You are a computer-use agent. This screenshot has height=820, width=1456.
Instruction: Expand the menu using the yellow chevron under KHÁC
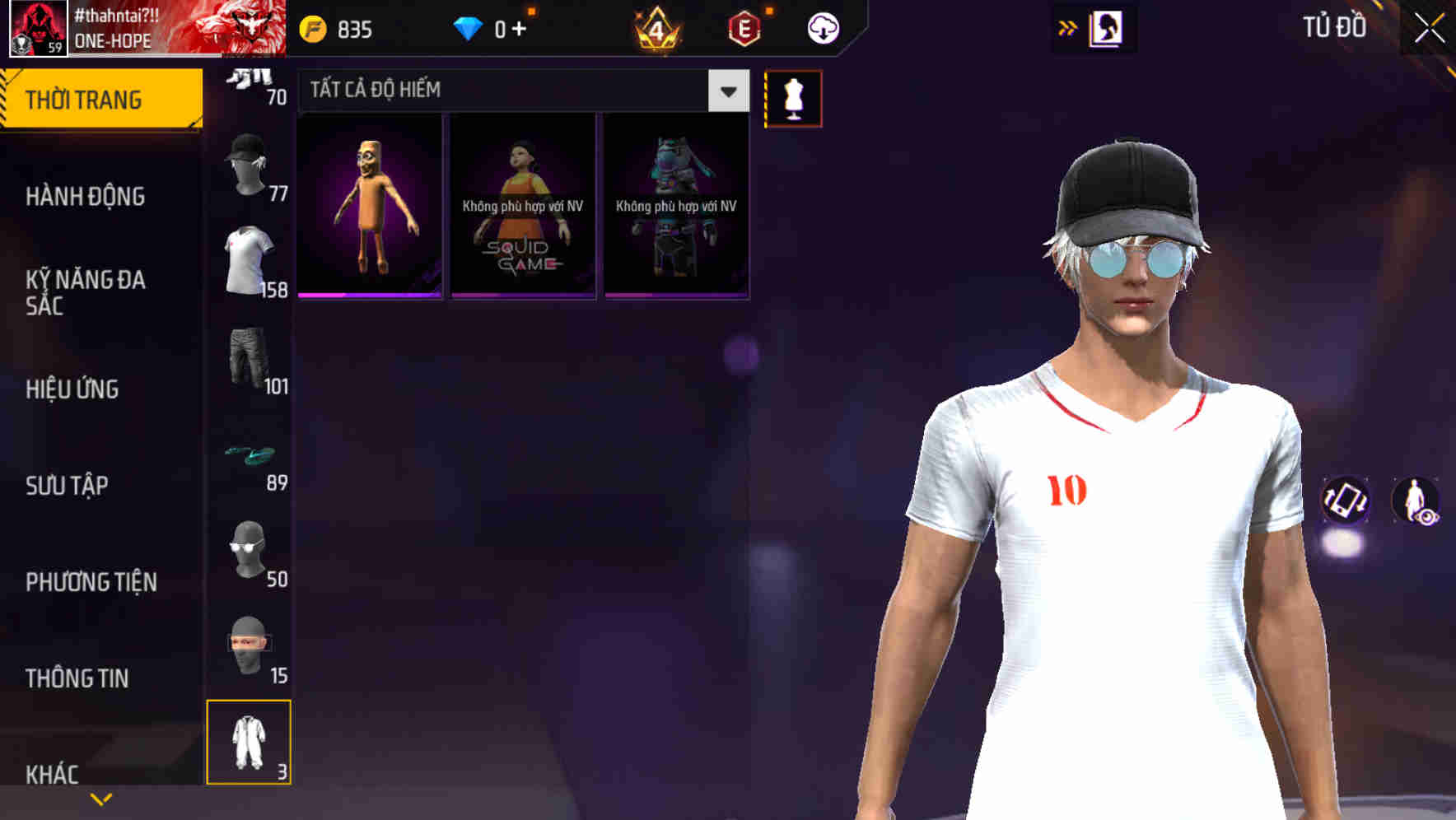pos(102,798)
